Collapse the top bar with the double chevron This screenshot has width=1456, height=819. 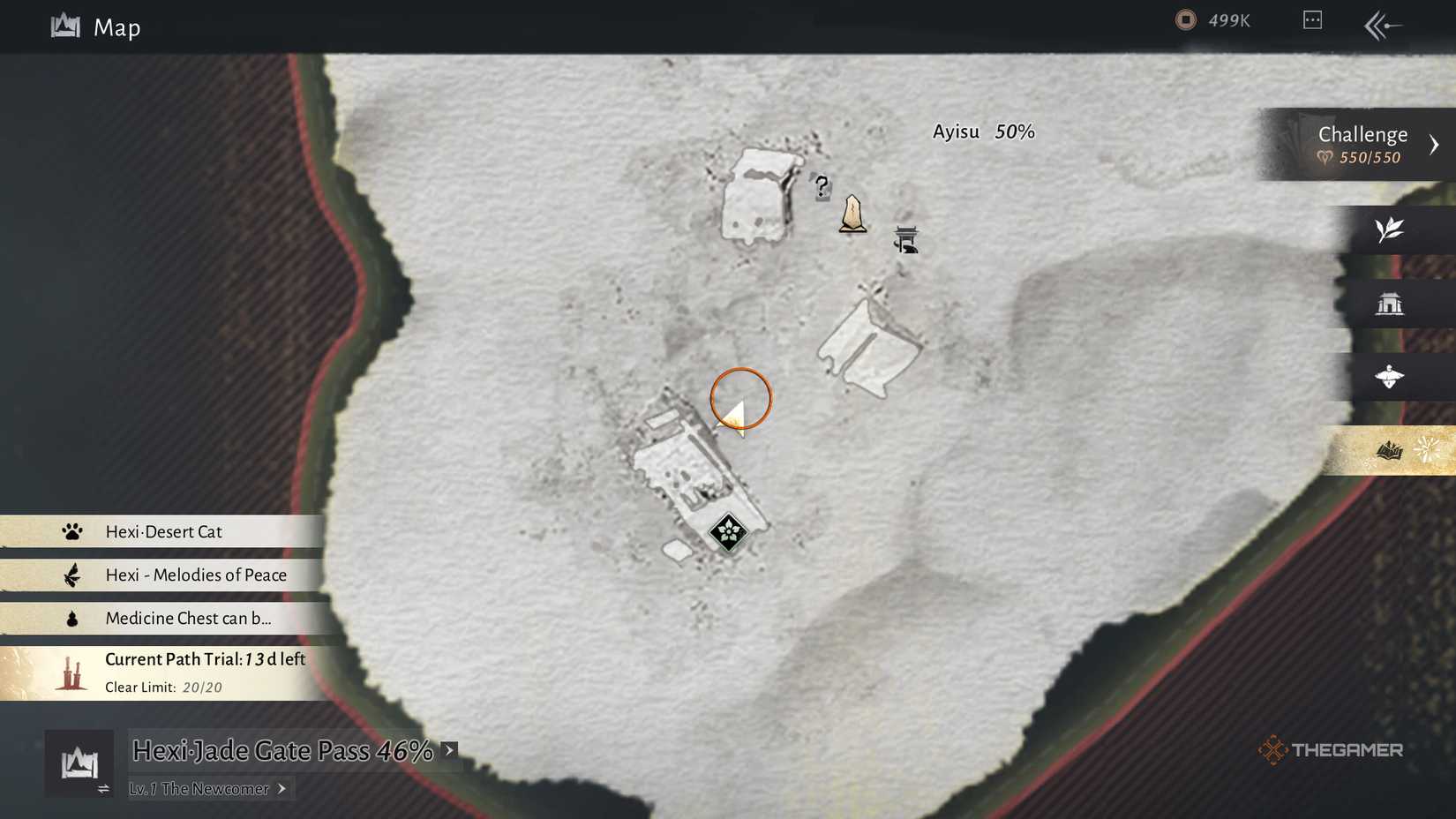1381,26
